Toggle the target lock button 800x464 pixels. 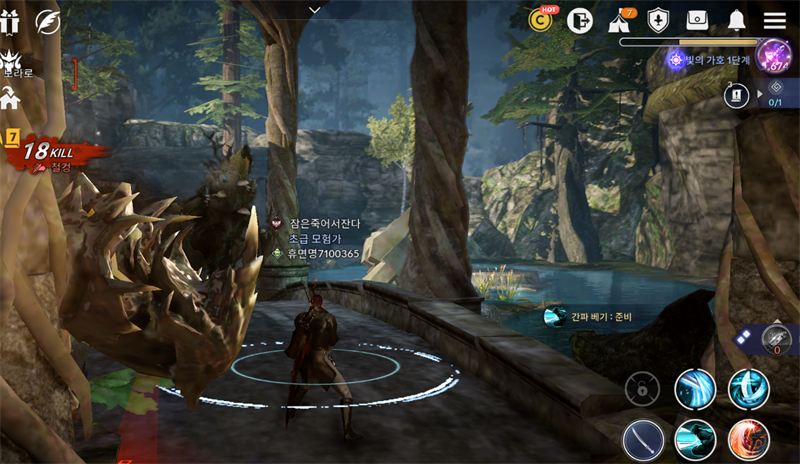click(x=642, y=389)
